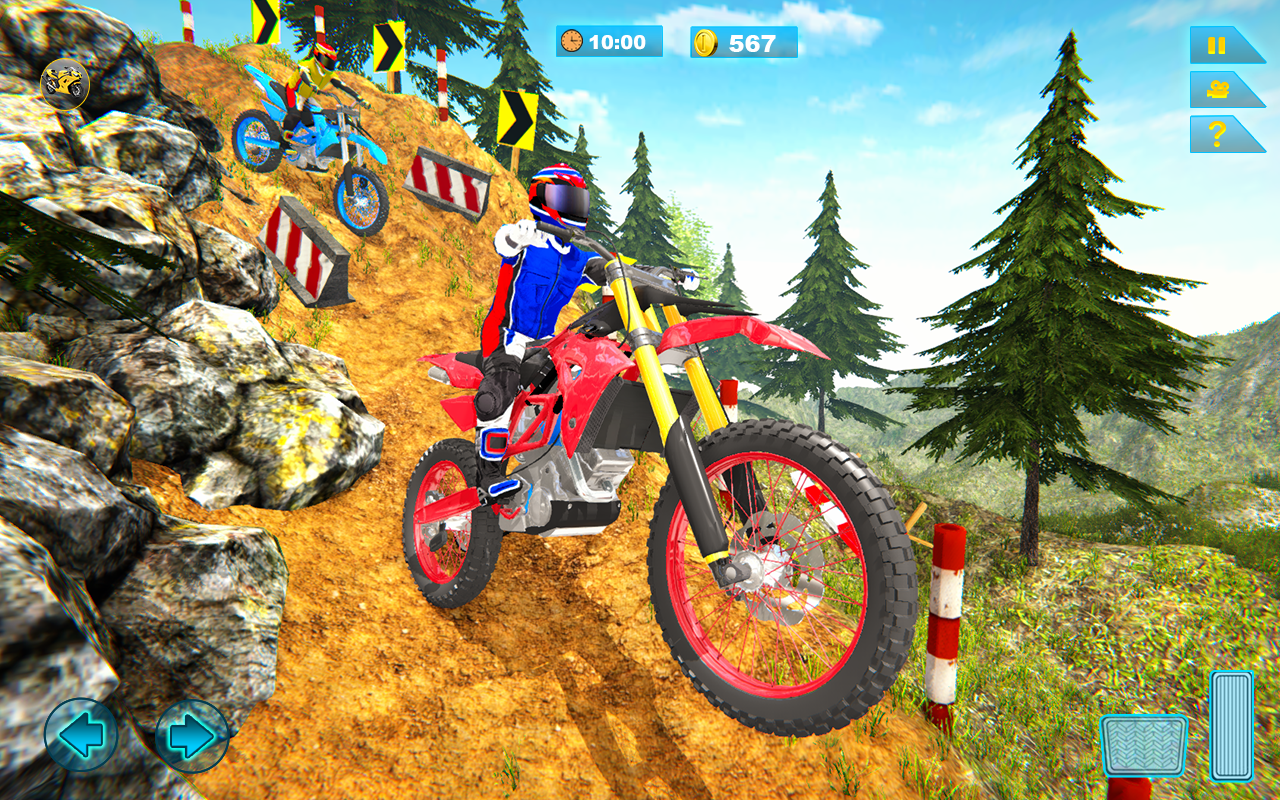
Task: Click the clock icon on the timer badge
Action: tap(571, 42)
